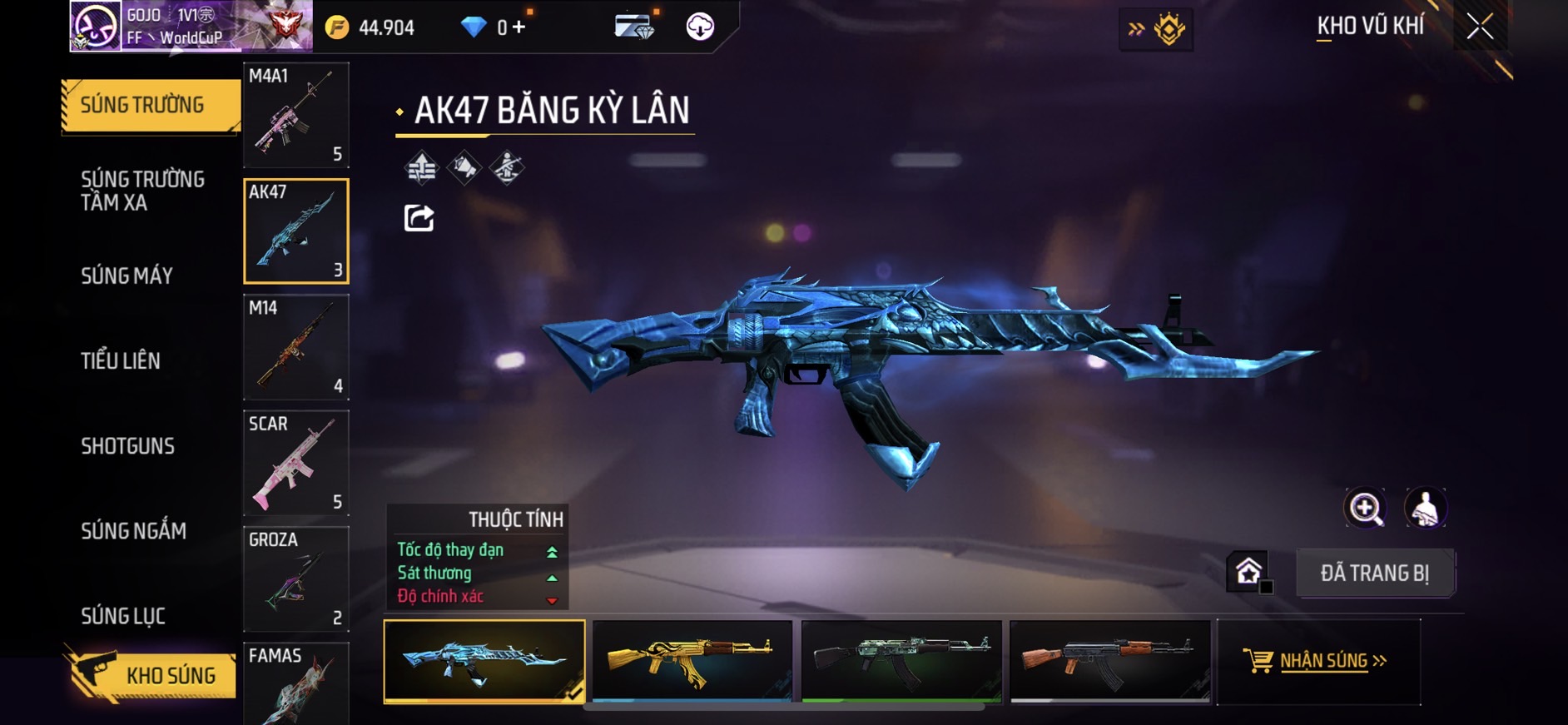The image size is (1568, 725).
Task: Select the M4A1 weapon tile
Action: (x=295, y=115)
